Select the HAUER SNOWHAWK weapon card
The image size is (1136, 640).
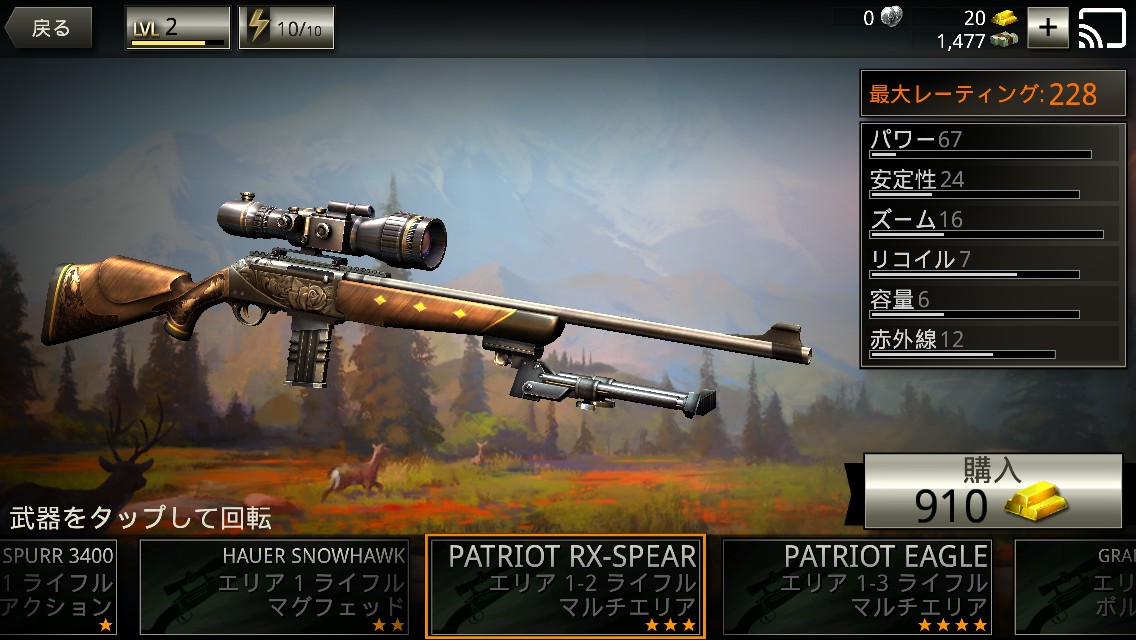pos(274,587)
